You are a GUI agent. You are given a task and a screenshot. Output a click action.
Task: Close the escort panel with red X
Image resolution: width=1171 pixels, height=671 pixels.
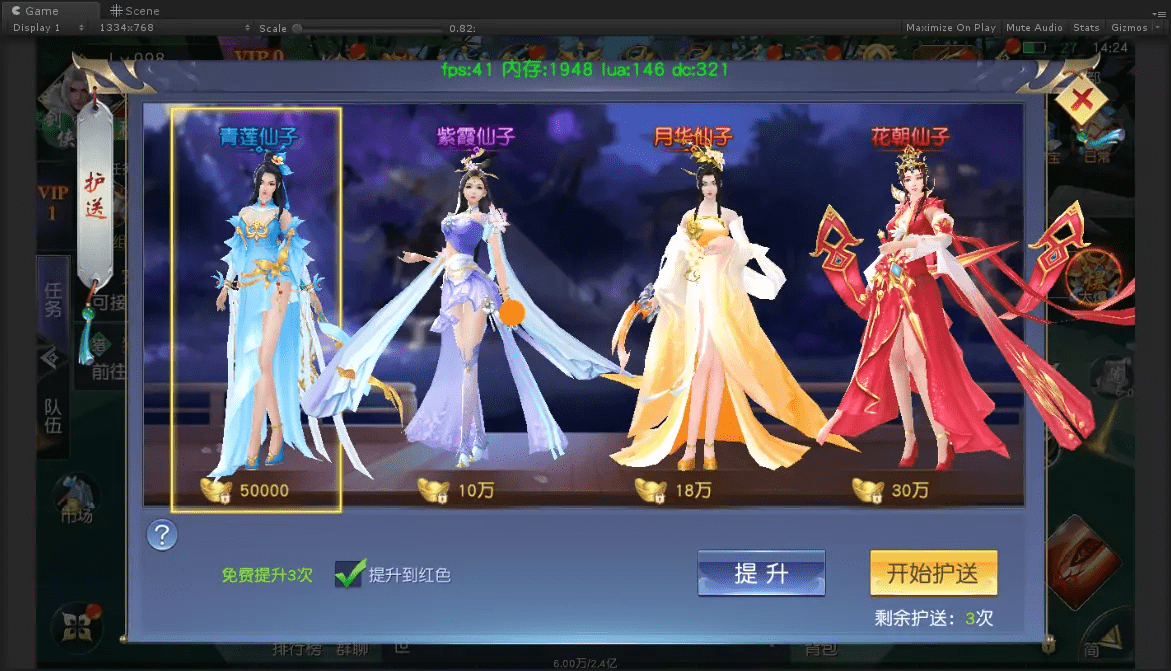coord(1081,99)
